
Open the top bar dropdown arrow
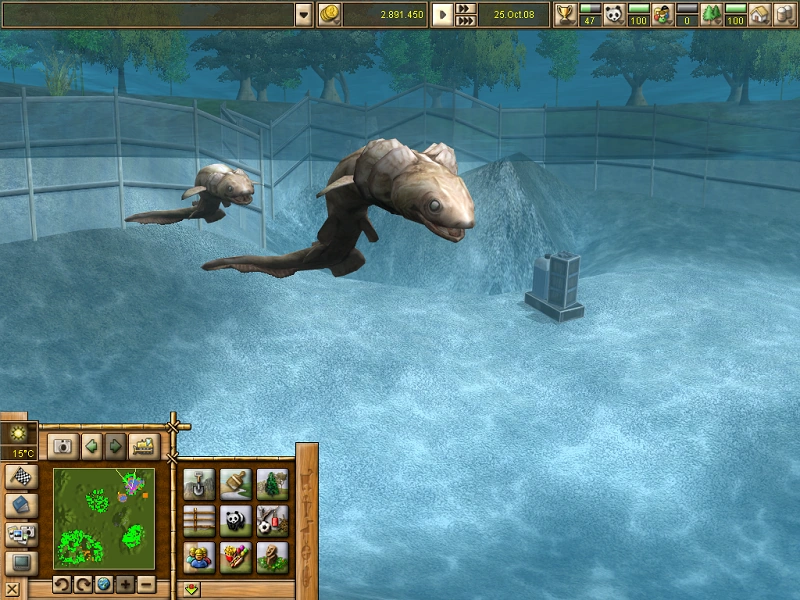point(304,14)
